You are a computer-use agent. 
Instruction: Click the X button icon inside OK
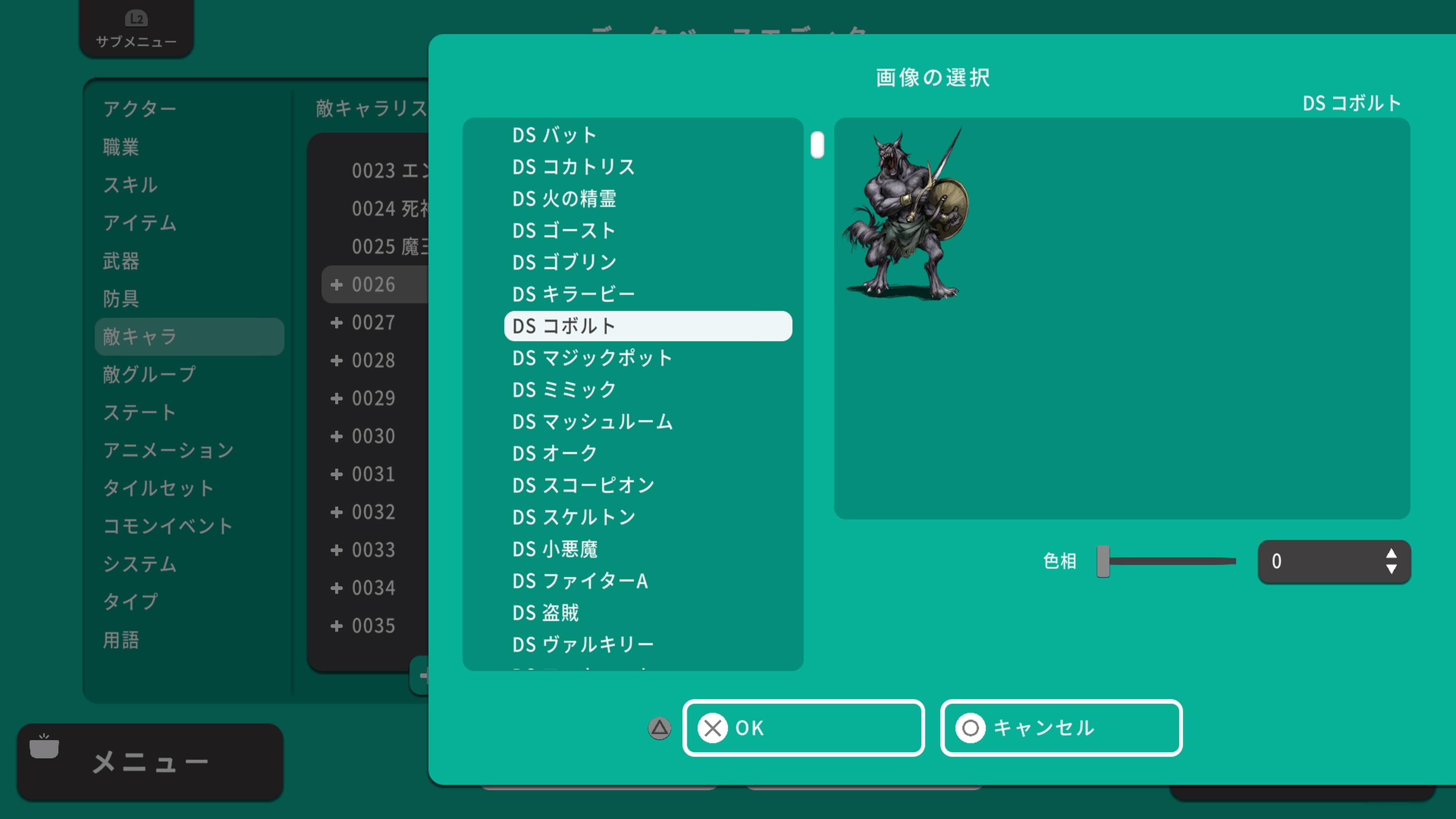click(713, 728)
